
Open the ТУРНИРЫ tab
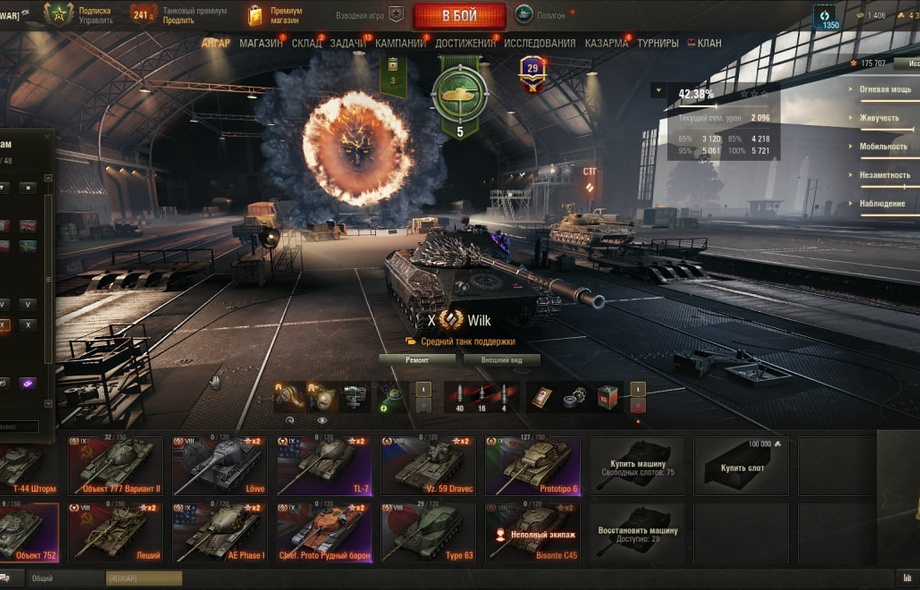[657, 44]
